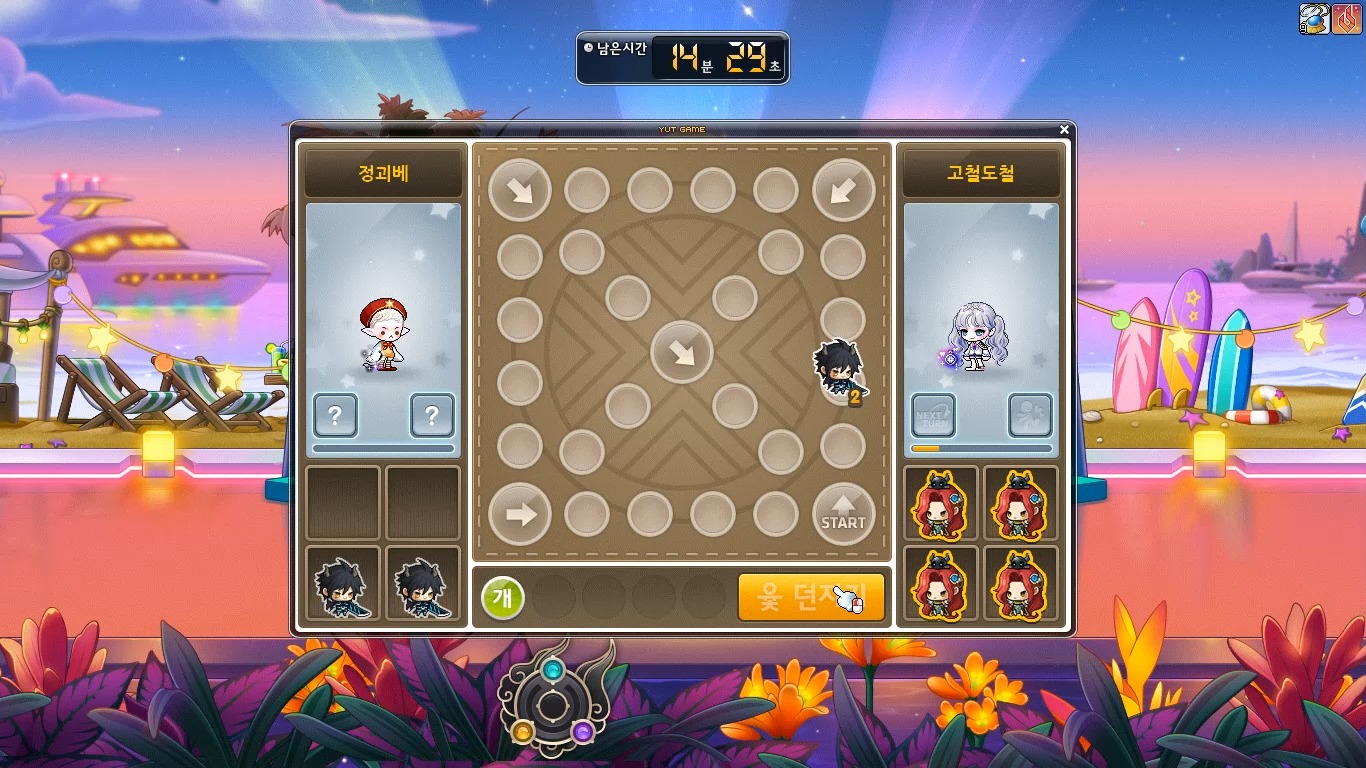Close the Yut Game window
Image resolution: width=1366 pixels, height=768 pixels.
pyautogui.click(x=1065, y=129)
